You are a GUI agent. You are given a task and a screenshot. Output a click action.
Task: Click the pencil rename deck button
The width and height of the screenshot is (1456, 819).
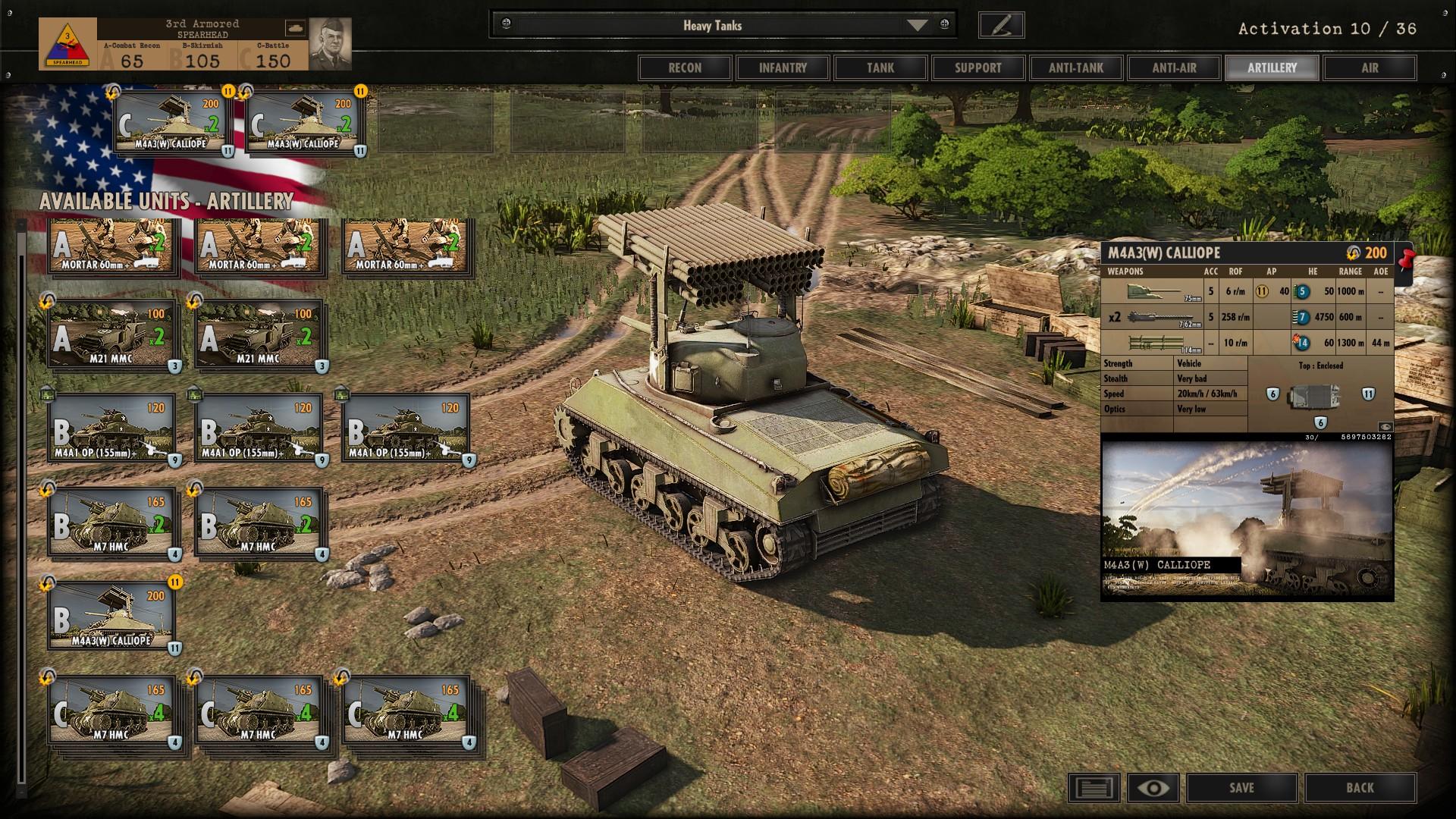click(x=1001, y=25)
